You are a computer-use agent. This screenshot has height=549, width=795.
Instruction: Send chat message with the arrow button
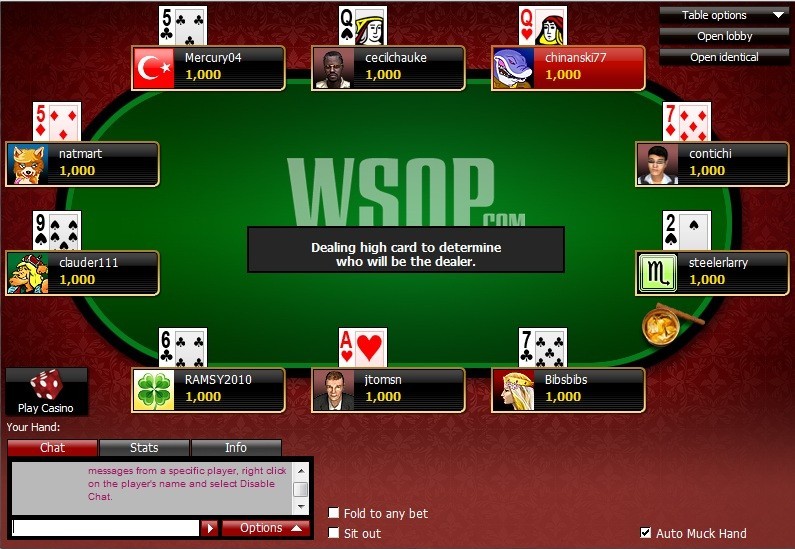[x=210, y=528]
